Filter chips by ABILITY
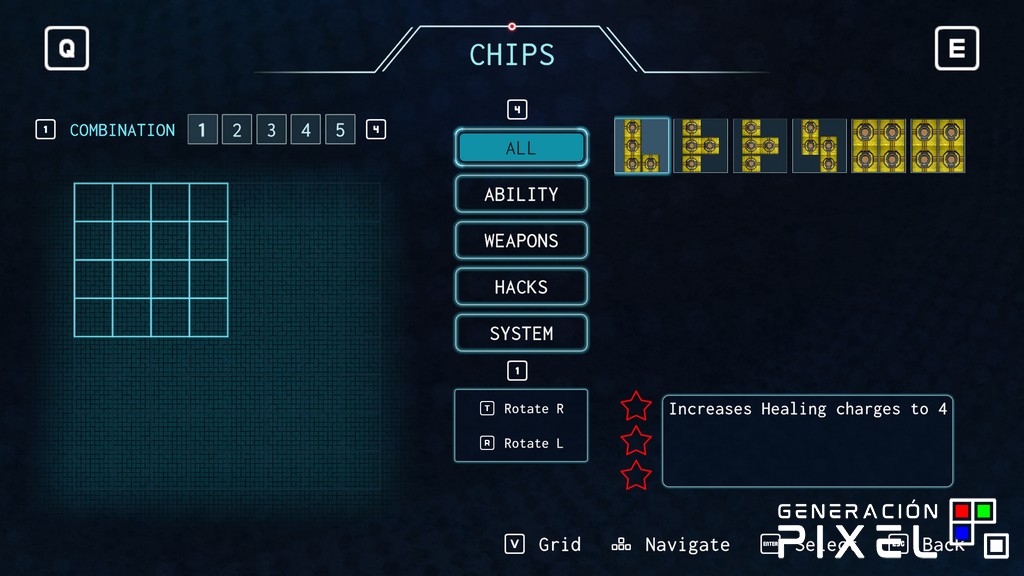This screenshot has width=1024, height=576. pyautogui.click(x=521, y=194)
